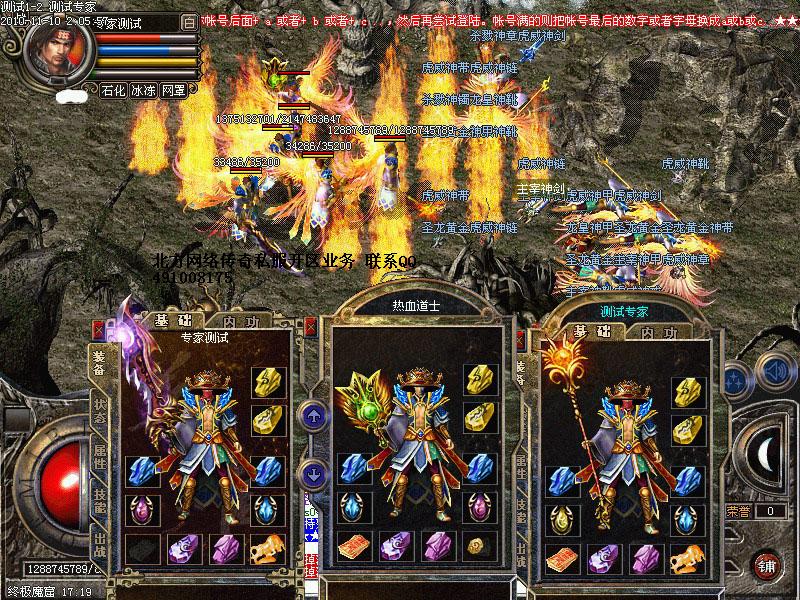Click the small 白 button beside the name

click(x=190, y=21)
